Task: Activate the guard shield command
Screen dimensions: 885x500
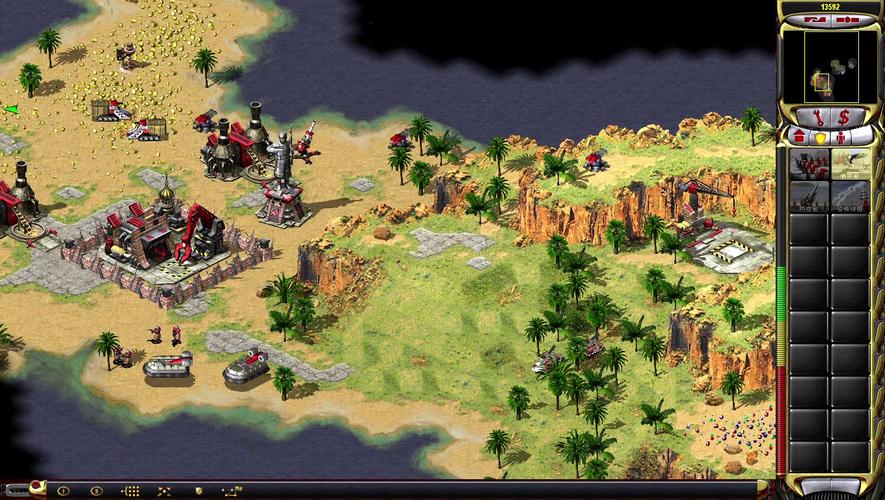Action: click(x=198, y=491)
